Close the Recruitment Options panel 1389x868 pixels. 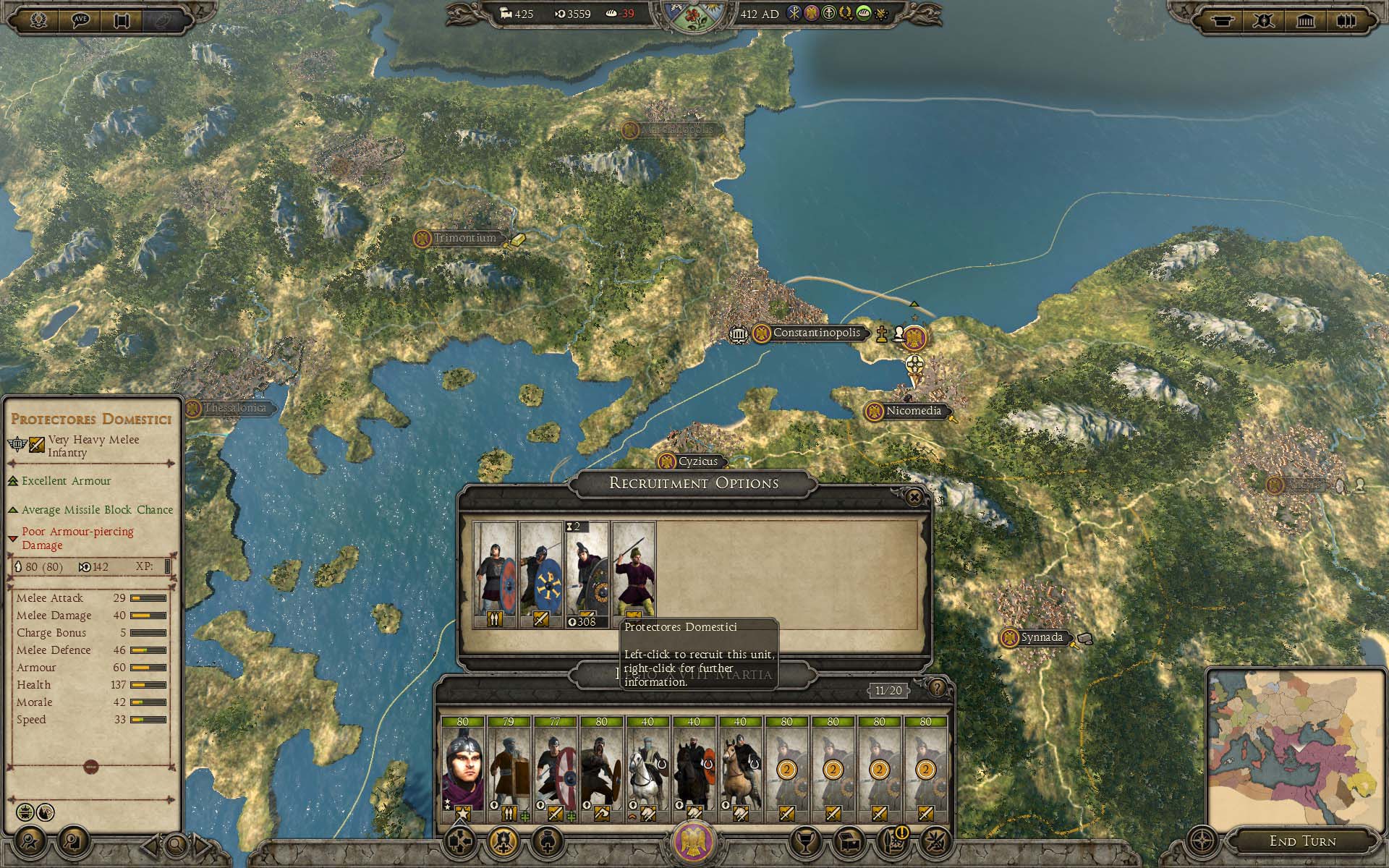tap(914, 497)
